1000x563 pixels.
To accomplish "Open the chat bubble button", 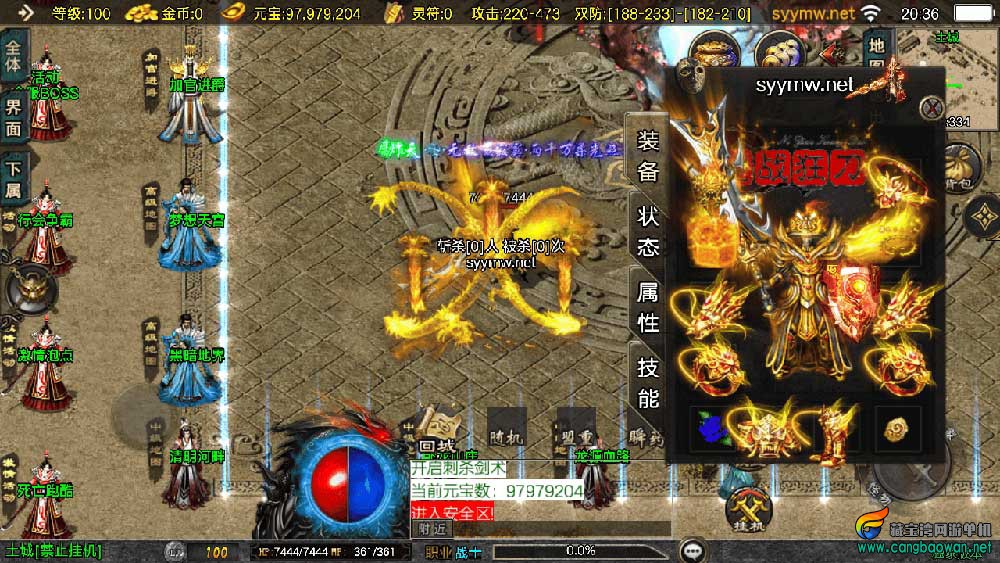I will point(691,551).
